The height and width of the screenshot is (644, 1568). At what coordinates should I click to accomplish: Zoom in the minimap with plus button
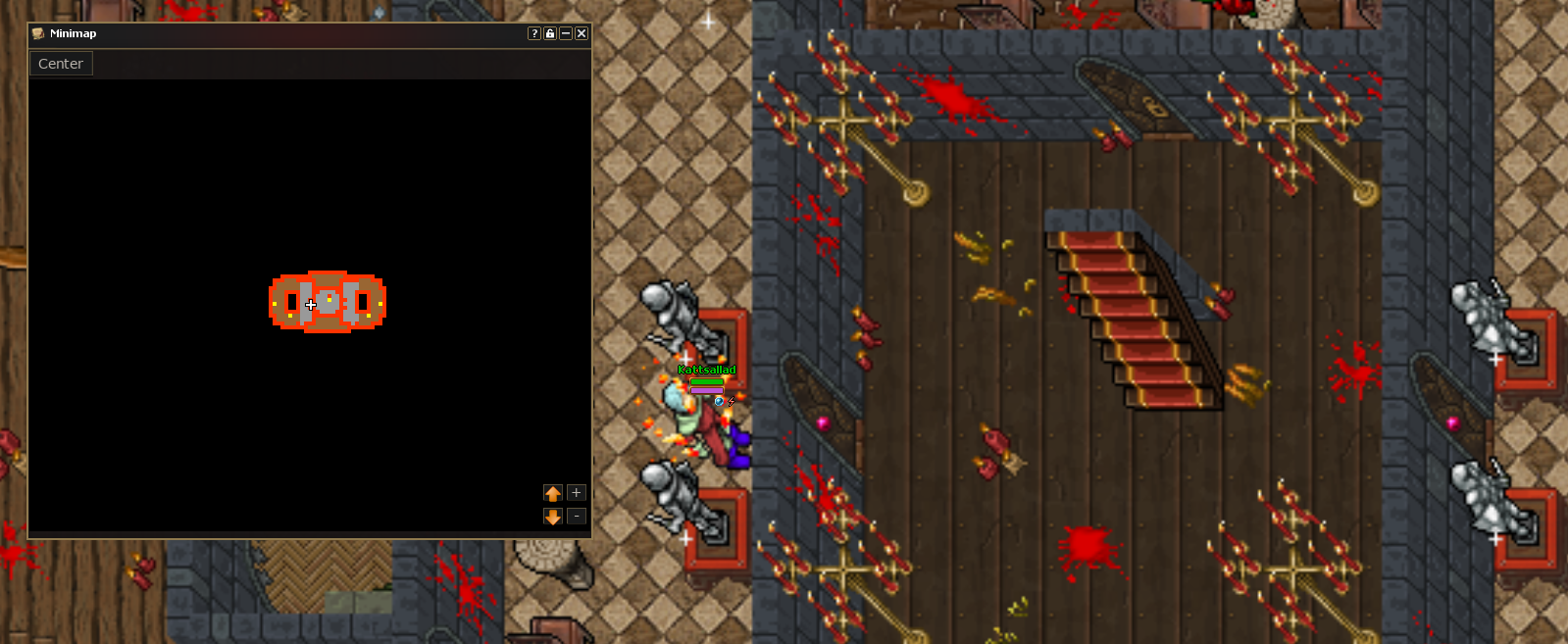(577, 493)
